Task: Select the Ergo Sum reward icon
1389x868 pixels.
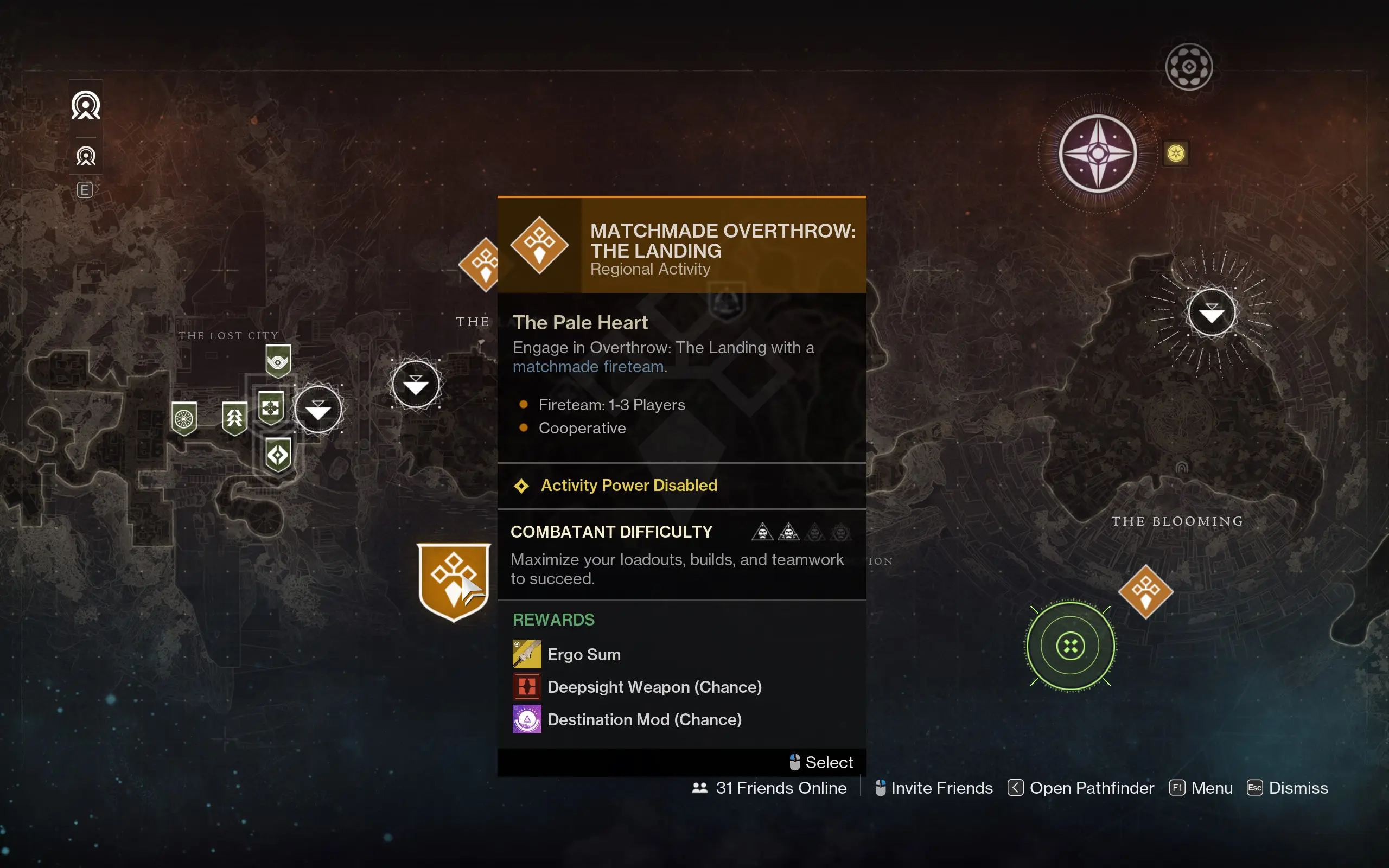Action: [x=526, y=653]
